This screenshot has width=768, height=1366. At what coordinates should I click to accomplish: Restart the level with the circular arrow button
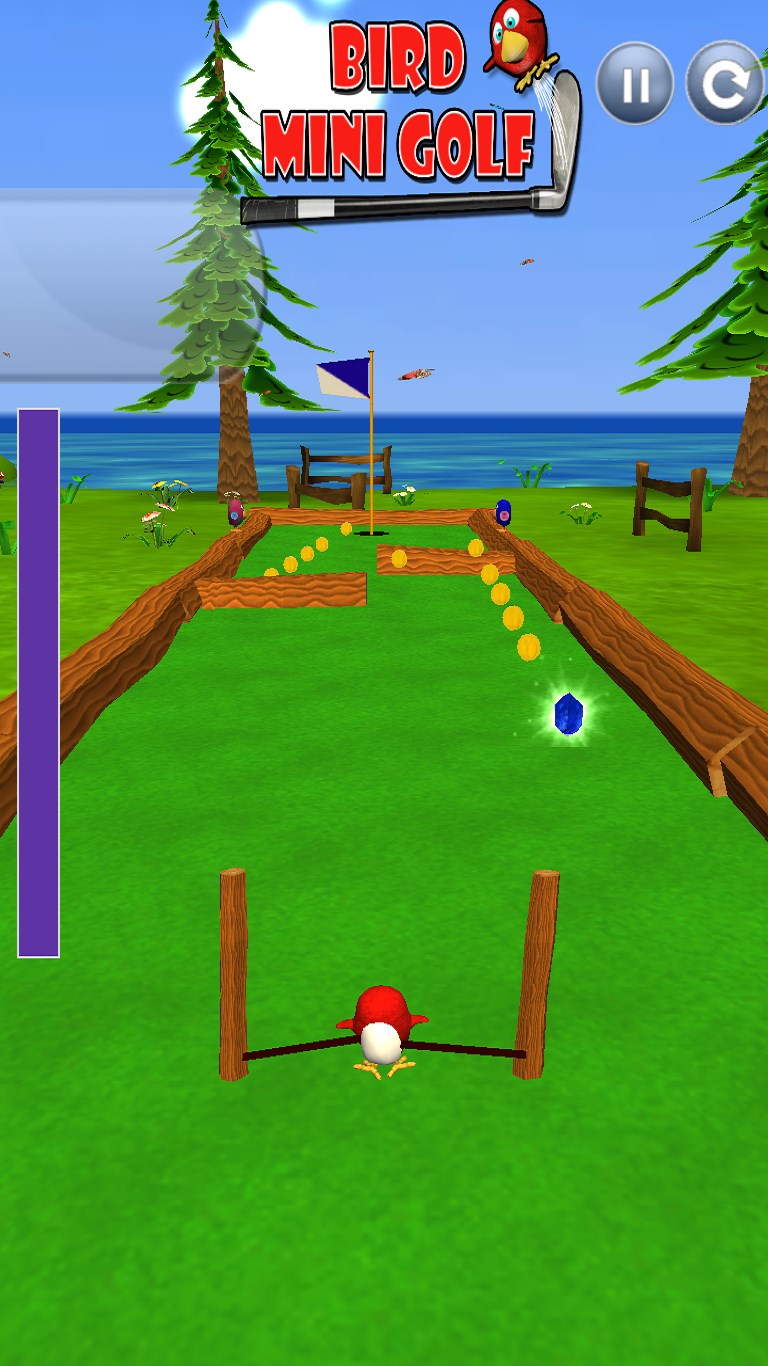pos(724,84)
